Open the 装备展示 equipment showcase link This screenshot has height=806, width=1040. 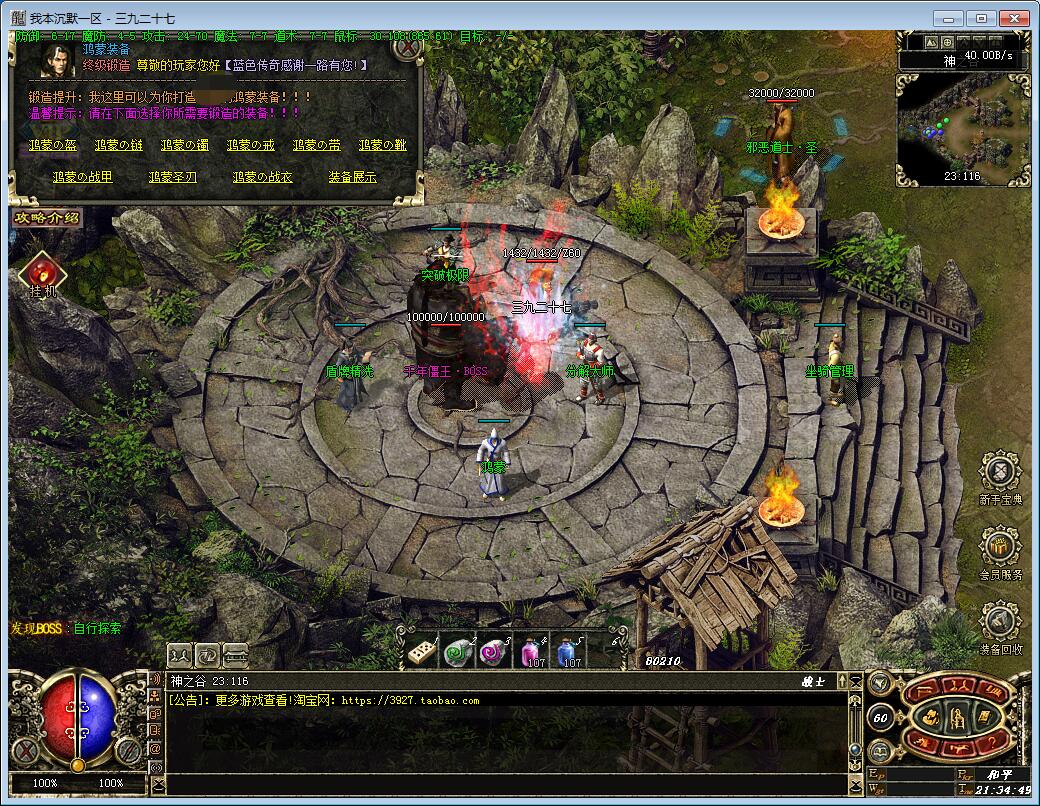tap(352, 177)
